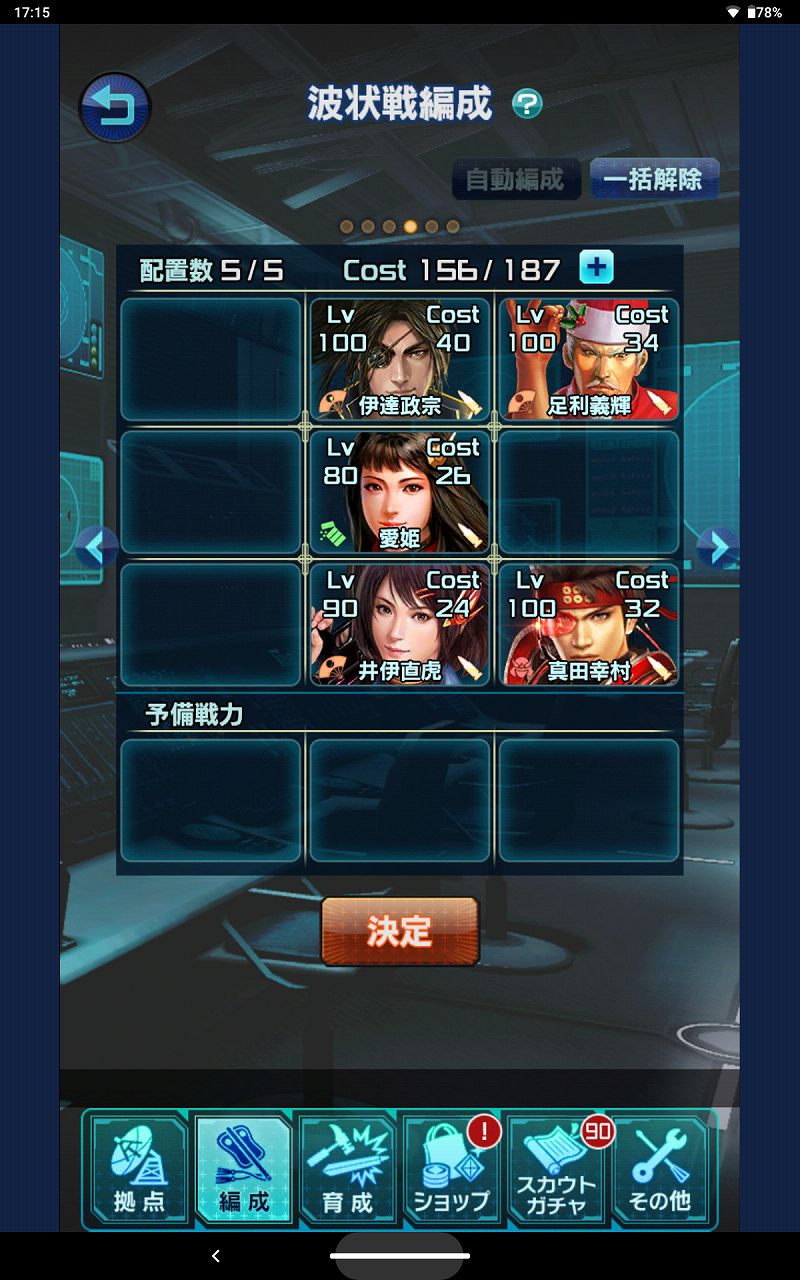
Task: Clear formation with 一括解除 button
Action: coord(653,180)
